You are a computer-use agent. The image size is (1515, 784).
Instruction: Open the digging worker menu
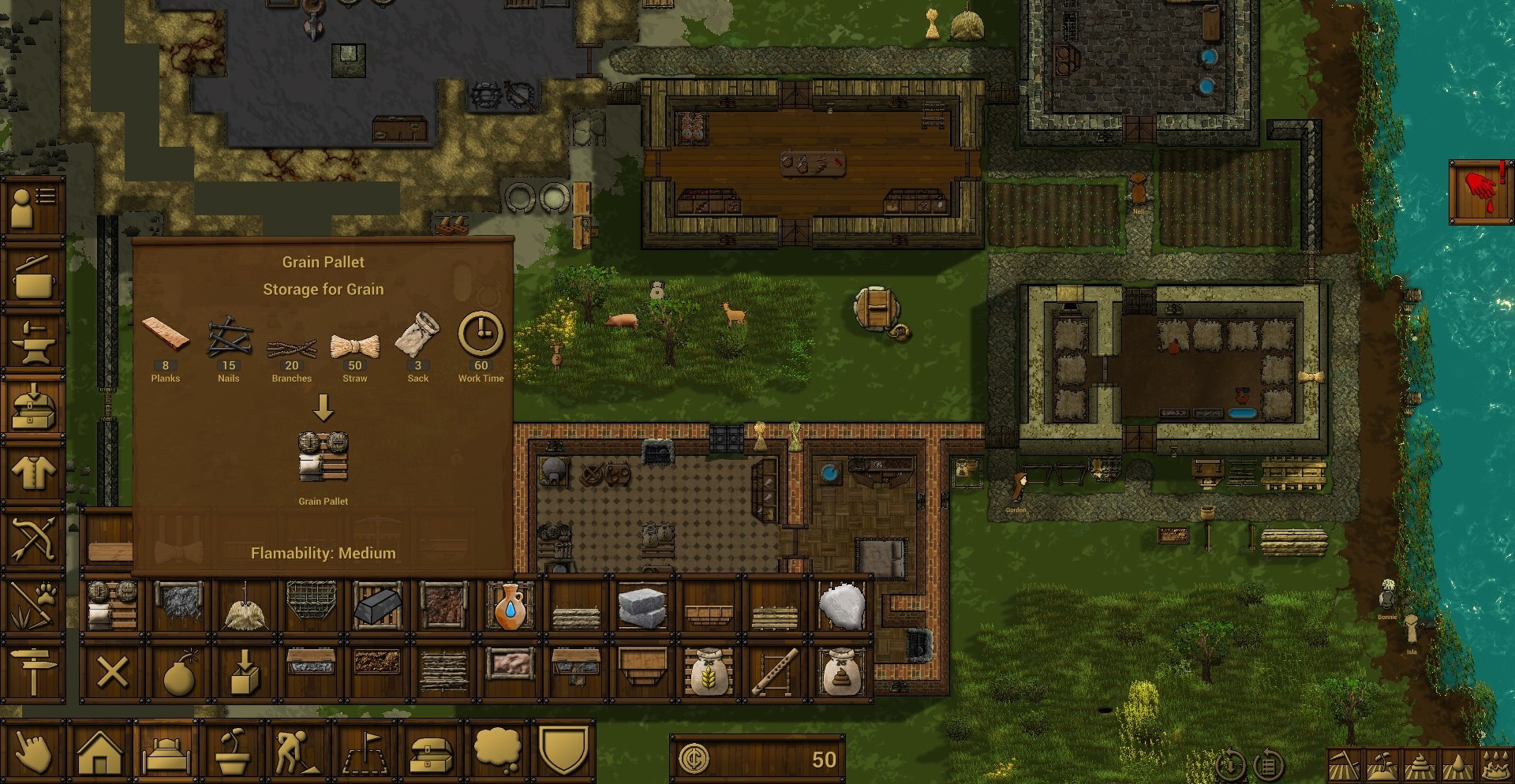coord(297,752)
